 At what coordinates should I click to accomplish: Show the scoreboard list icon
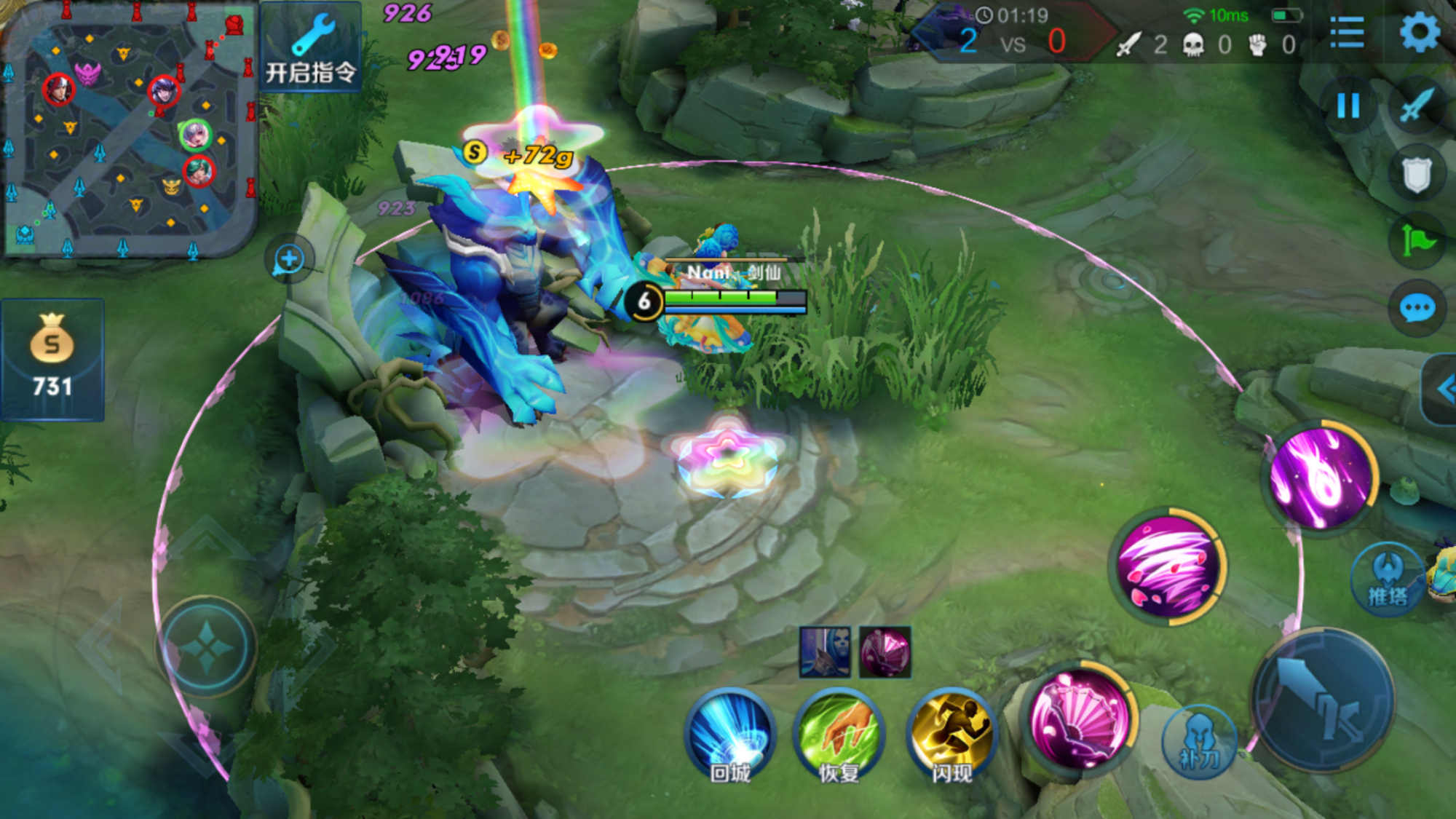click(x=1346, y=33)
